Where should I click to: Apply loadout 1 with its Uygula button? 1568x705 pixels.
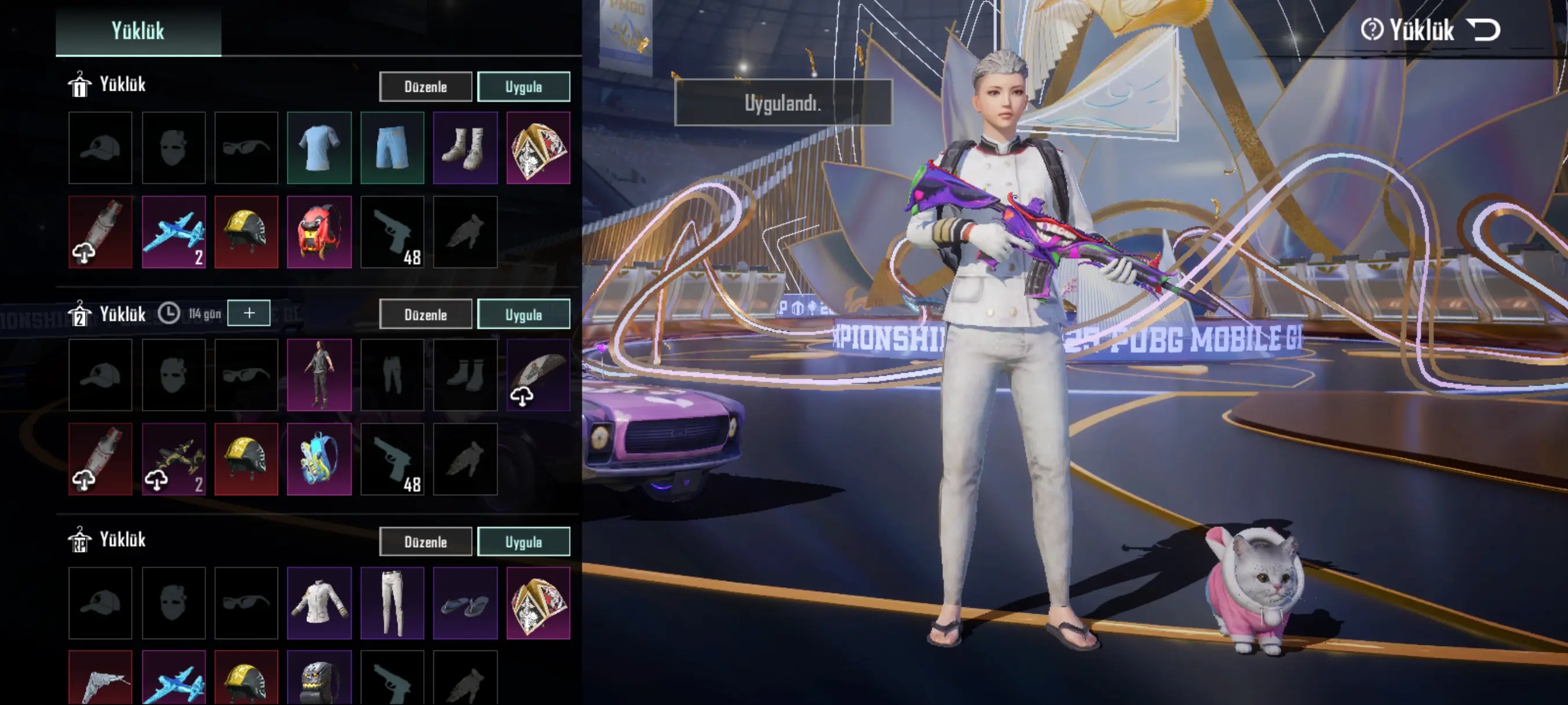coord(523,86)
